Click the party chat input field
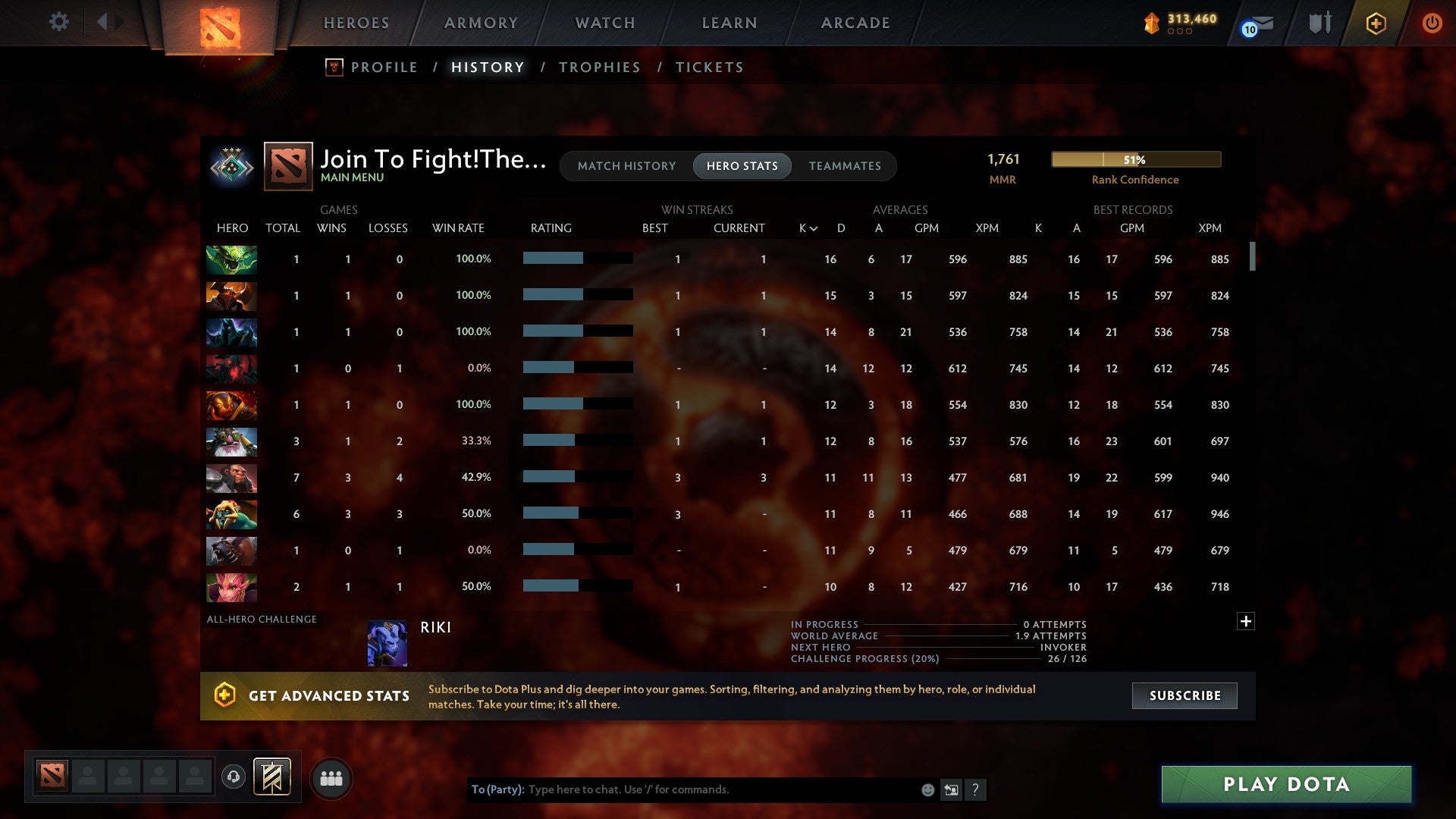The height and width of the screenshot is (819, 1456). click(682, 789)
